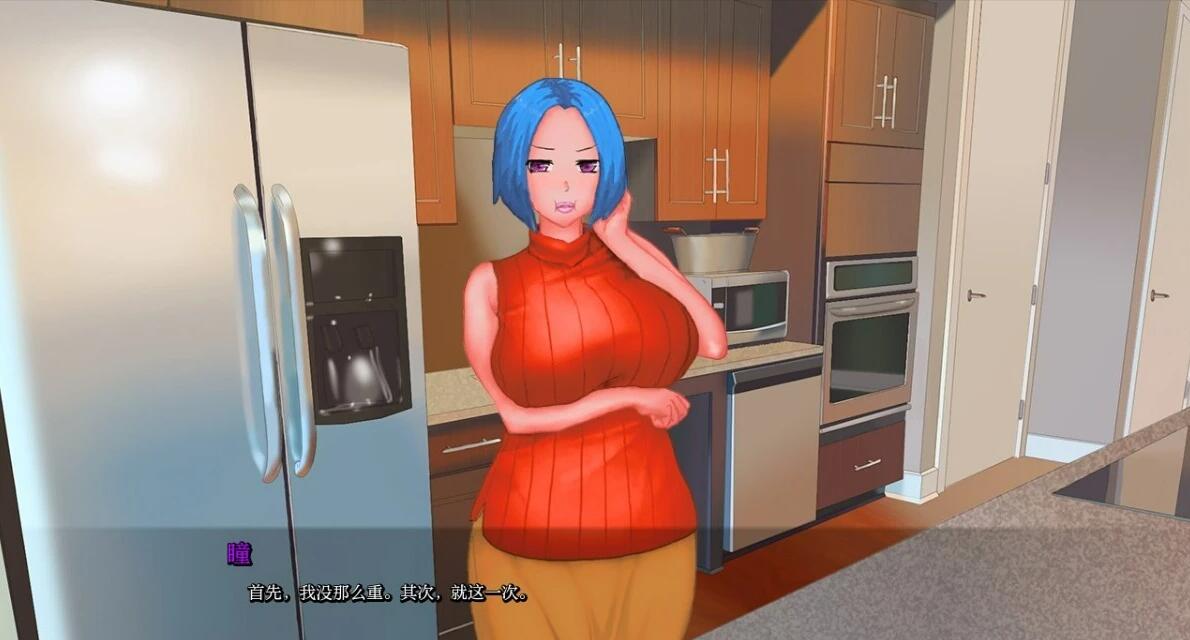Click the dialogue text box to continue
The height and width of the screenshot is (640, 1190).
pos(594,584)
